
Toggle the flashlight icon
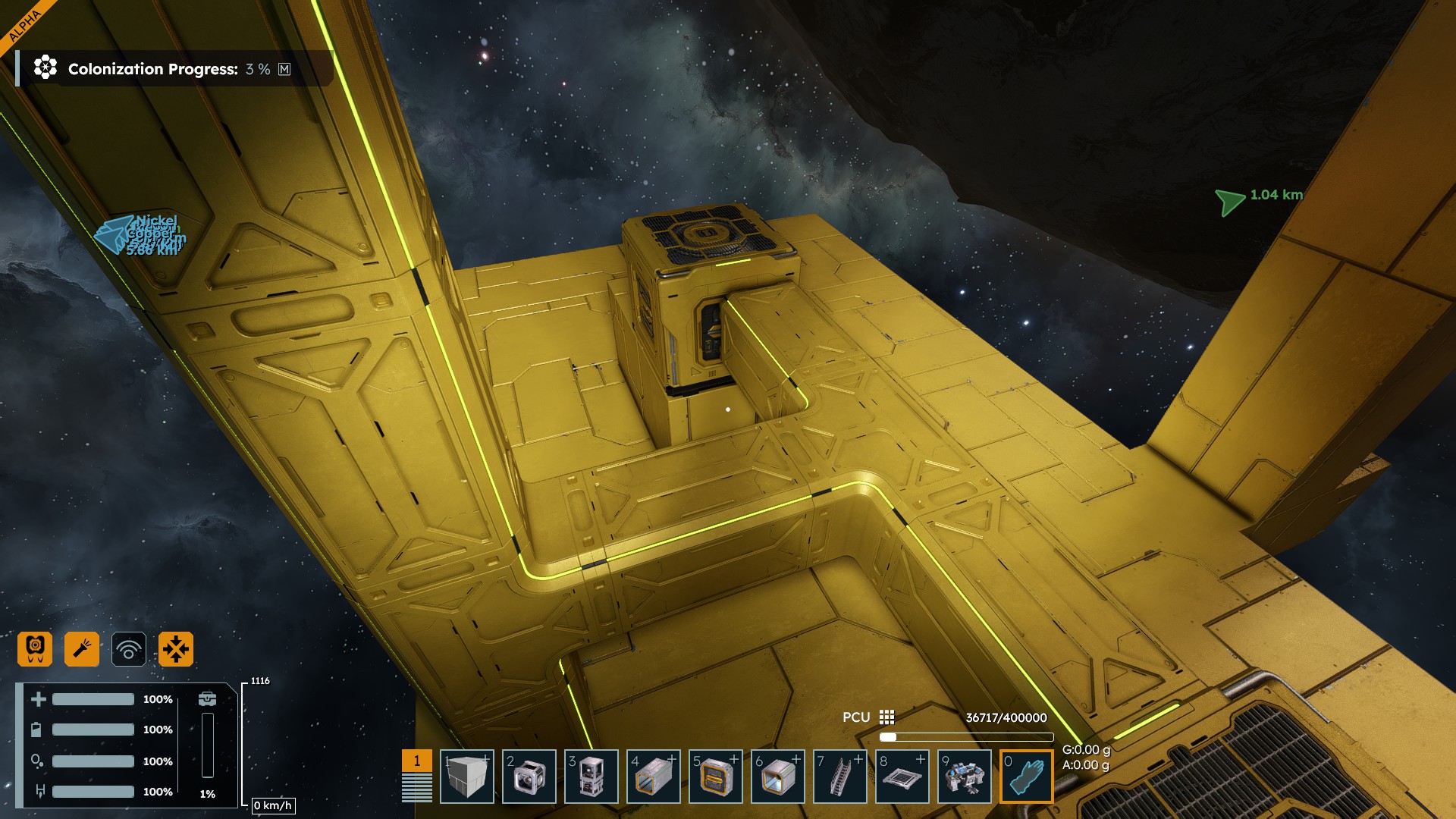point(82,649)
